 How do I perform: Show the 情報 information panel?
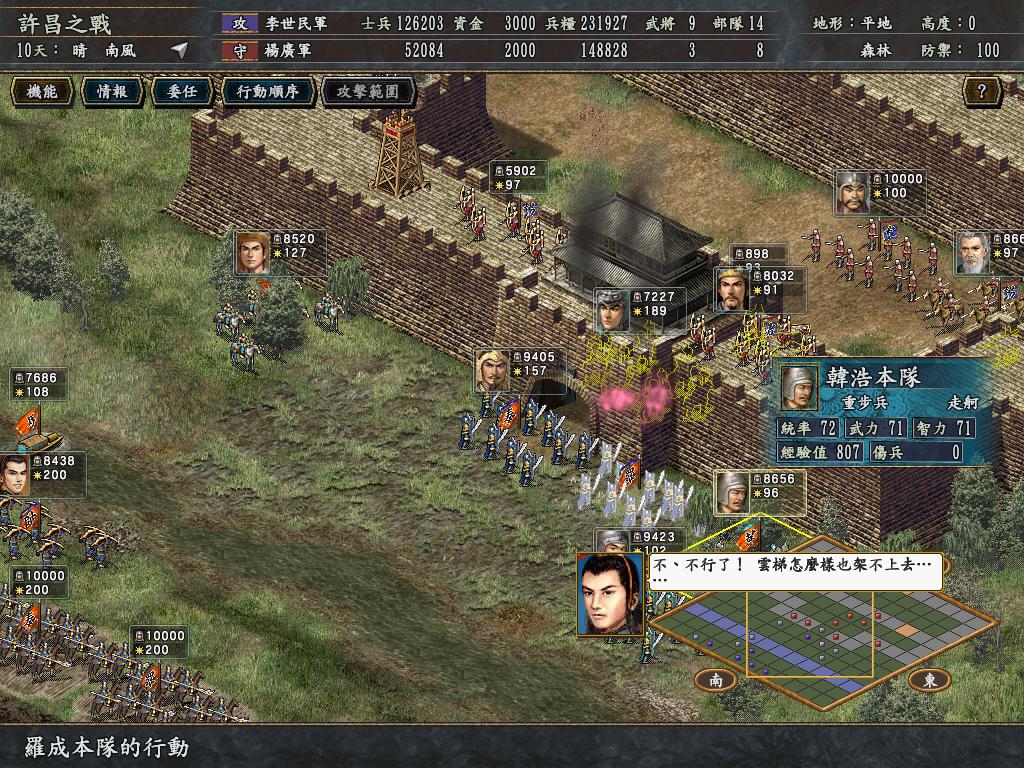point(112,92)
